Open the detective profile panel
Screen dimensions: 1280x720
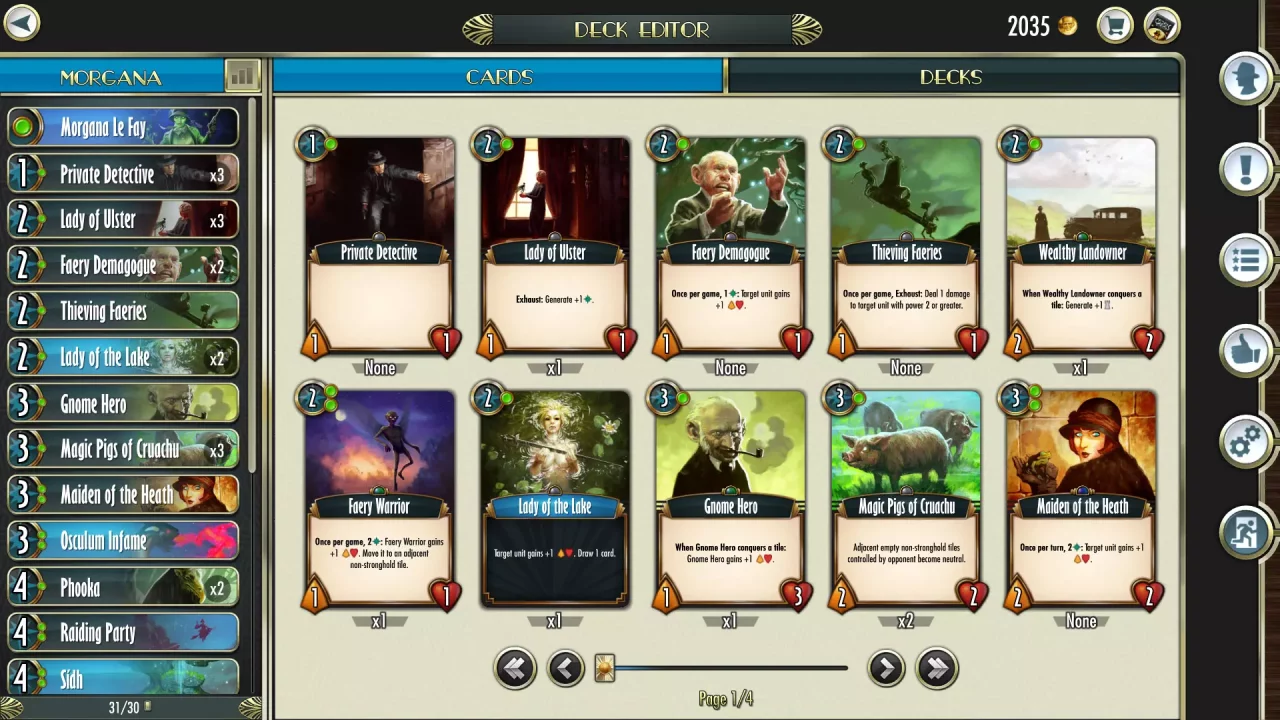pos(1245,78)
